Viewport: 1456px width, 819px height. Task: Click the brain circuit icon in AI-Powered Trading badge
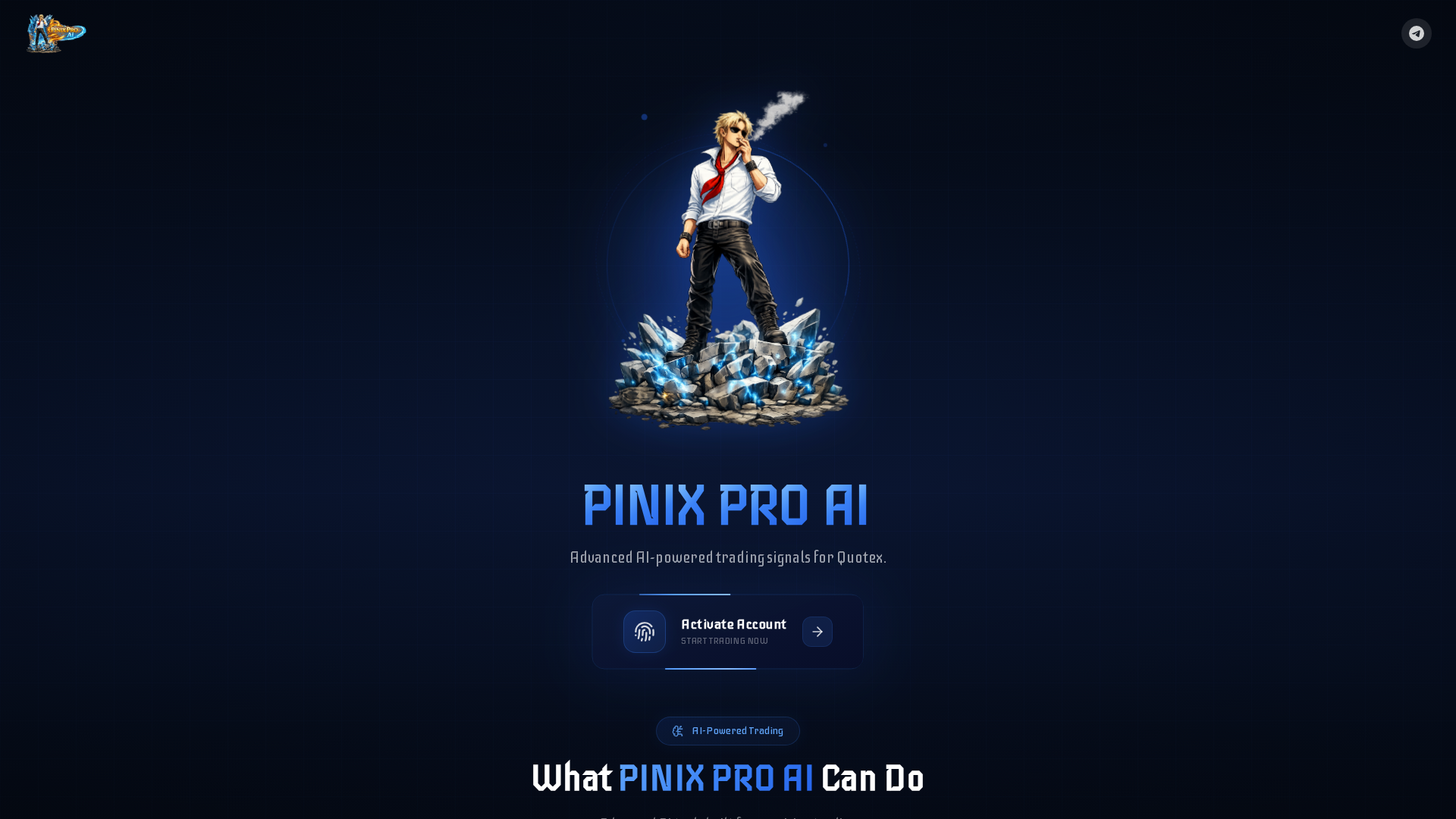(677, 731)
